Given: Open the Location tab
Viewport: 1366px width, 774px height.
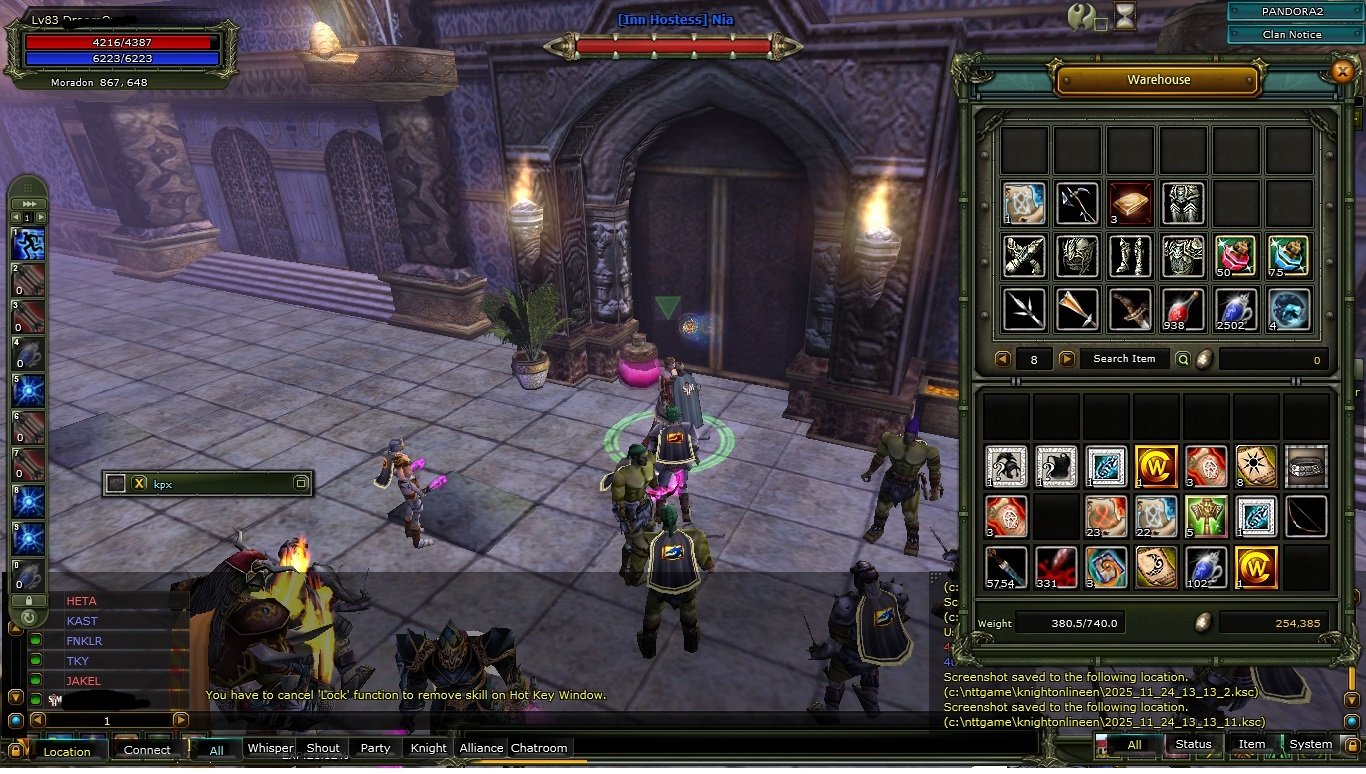Looking at the screenshot, I should coord(67,751).
